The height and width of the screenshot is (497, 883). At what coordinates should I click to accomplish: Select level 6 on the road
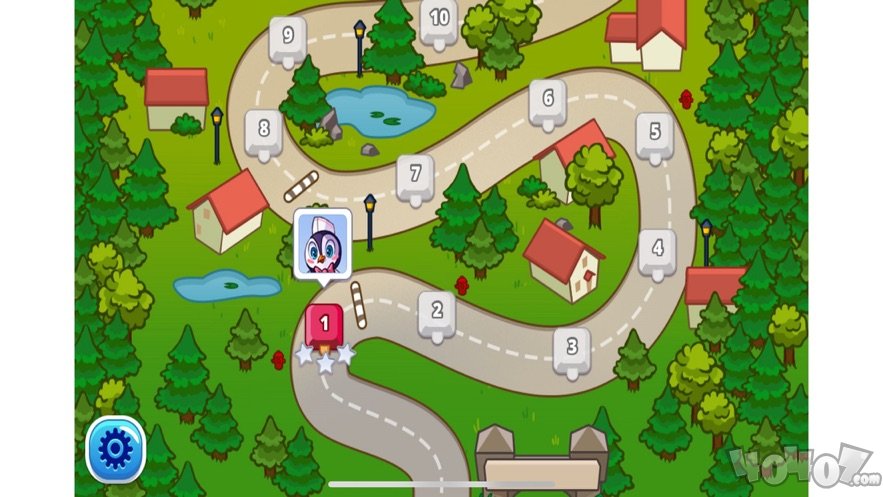(547, 100)
